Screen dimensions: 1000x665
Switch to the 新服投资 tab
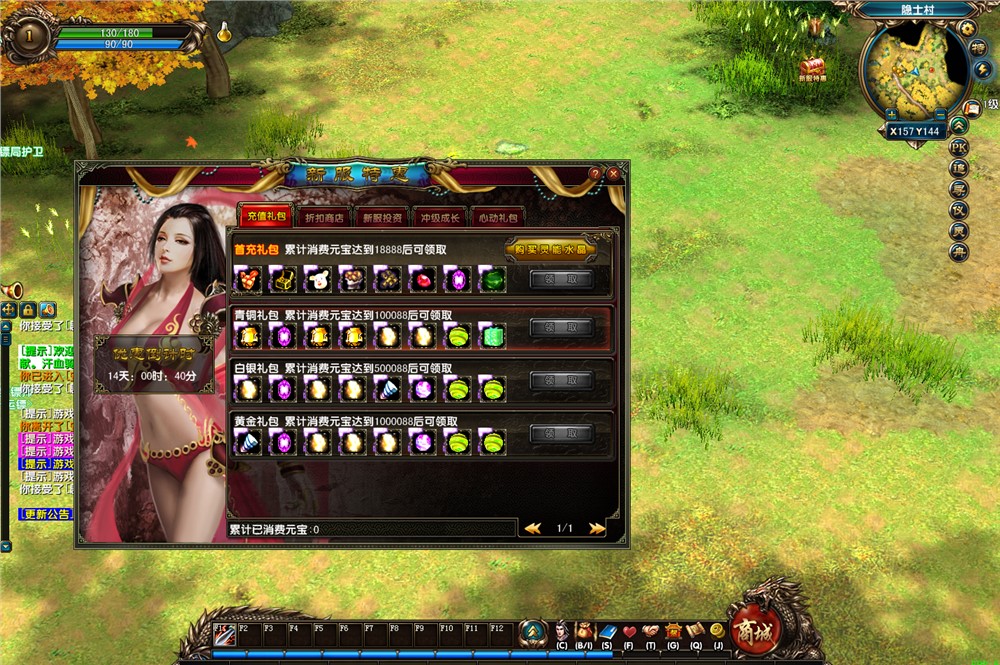[382, 217]
